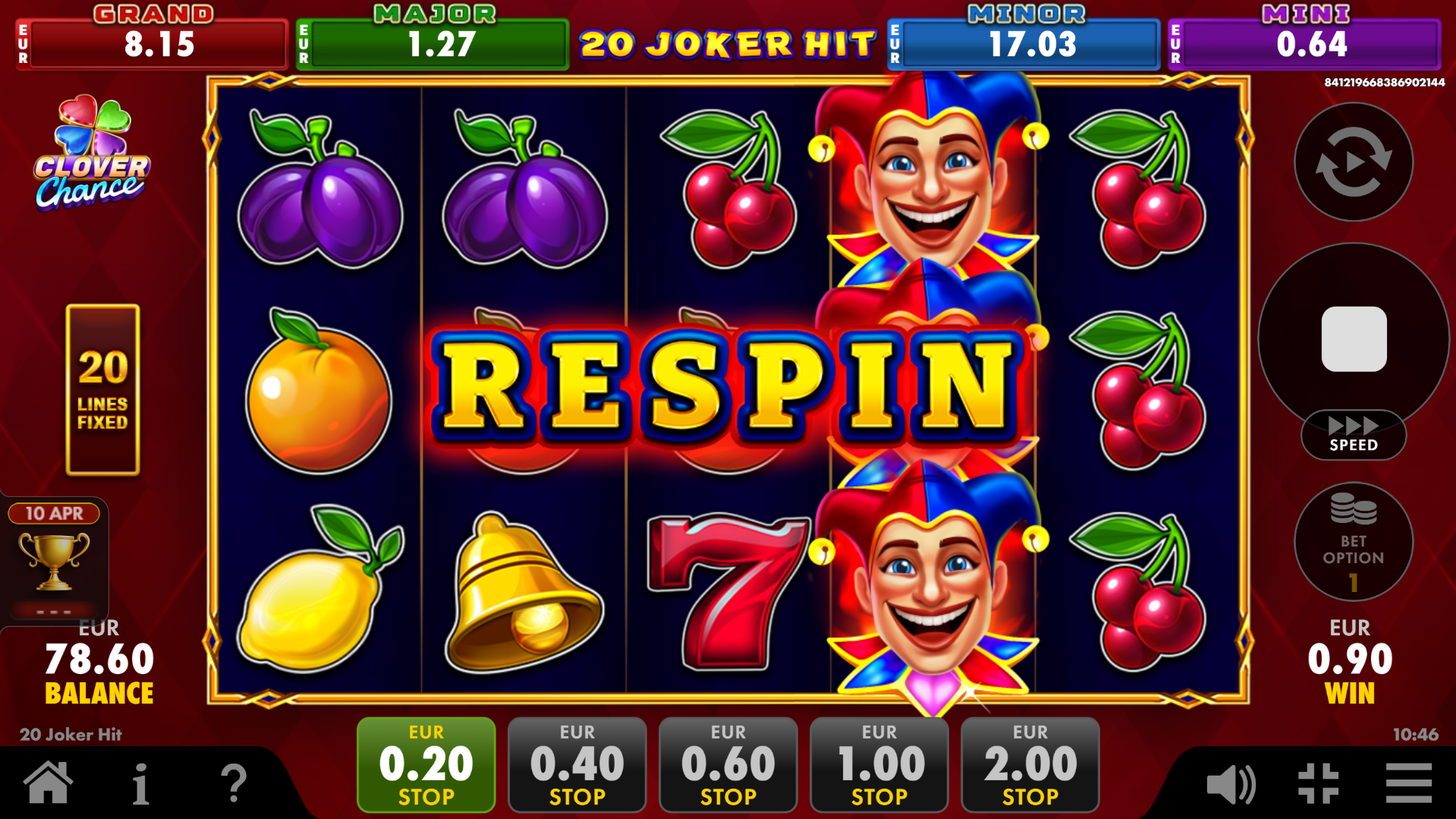Screen dimensions: 1456x819
Task: Toggle fullscreen mode
Action: 1320,782
